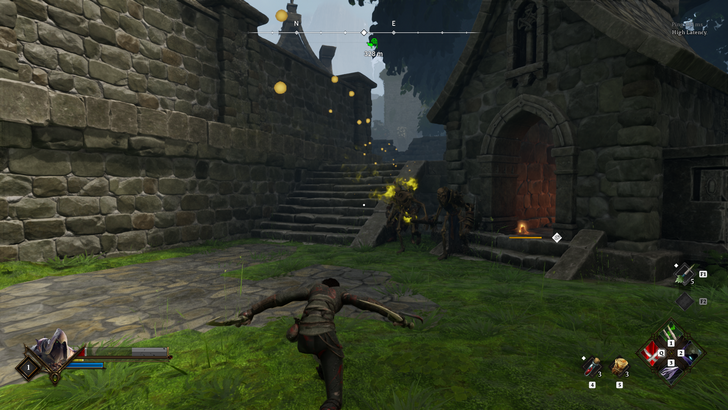Select the empty dark diamond item slot

click(684, 299)
